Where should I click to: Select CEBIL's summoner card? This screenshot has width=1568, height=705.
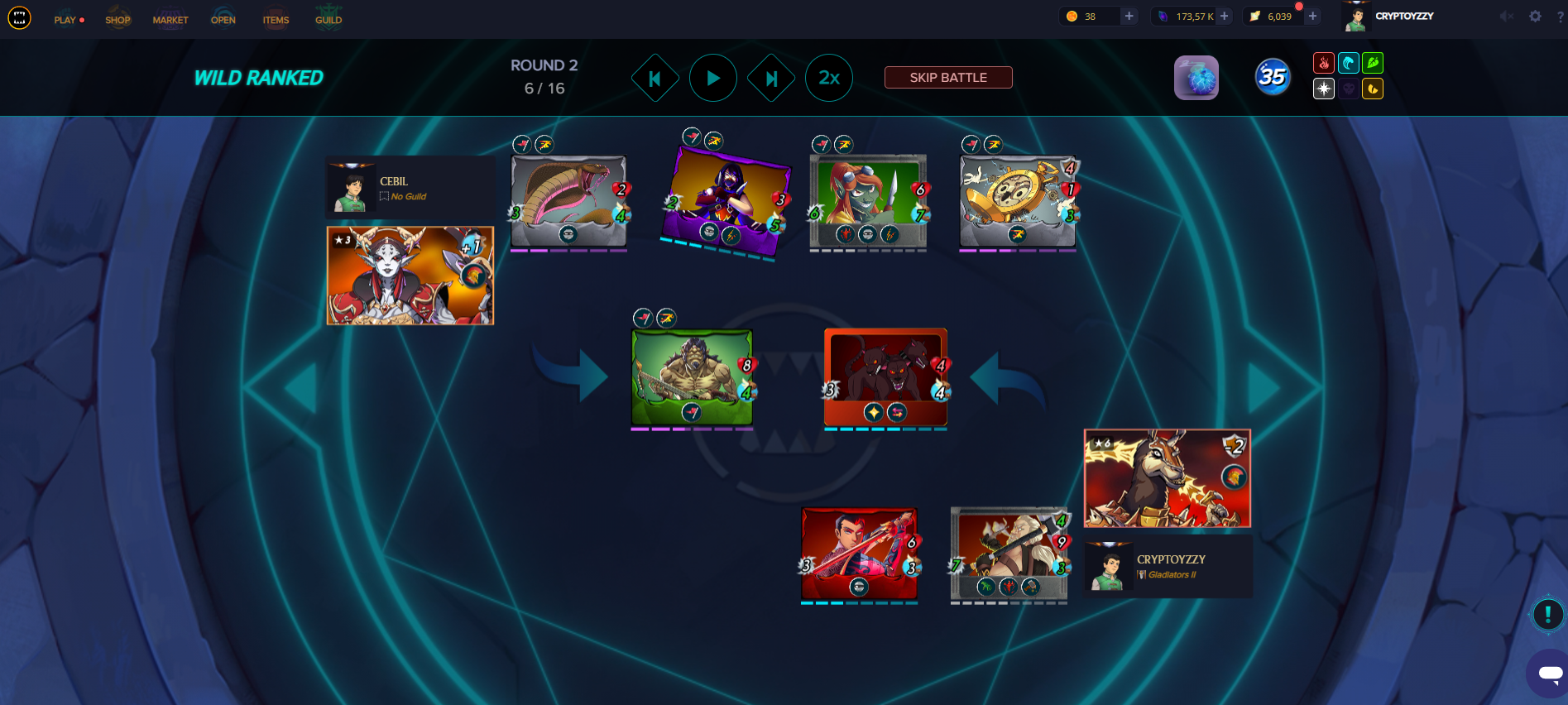(x=410, y=276)
